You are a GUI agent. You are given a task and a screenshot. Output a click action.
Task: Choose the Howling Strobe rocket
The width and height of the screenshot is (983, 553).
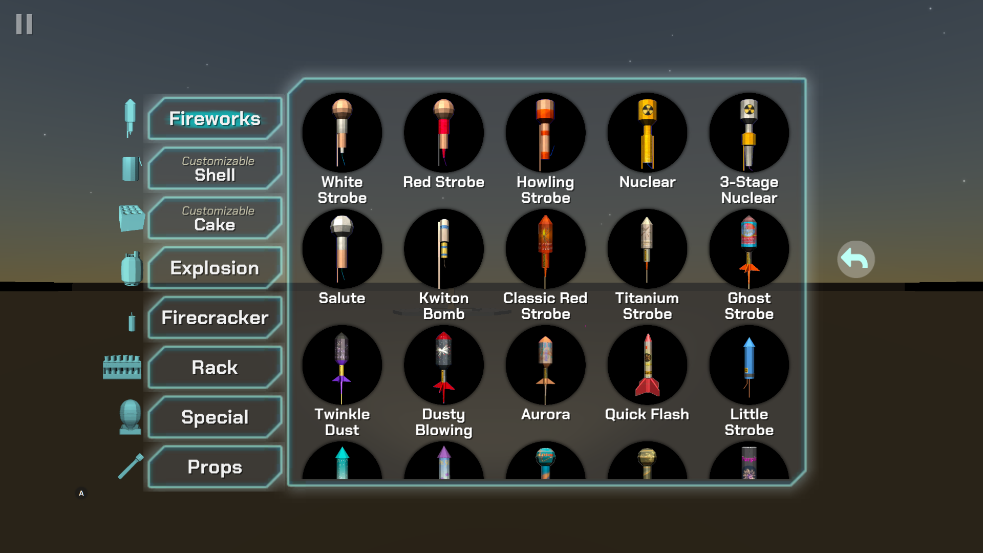click(545, 133)
